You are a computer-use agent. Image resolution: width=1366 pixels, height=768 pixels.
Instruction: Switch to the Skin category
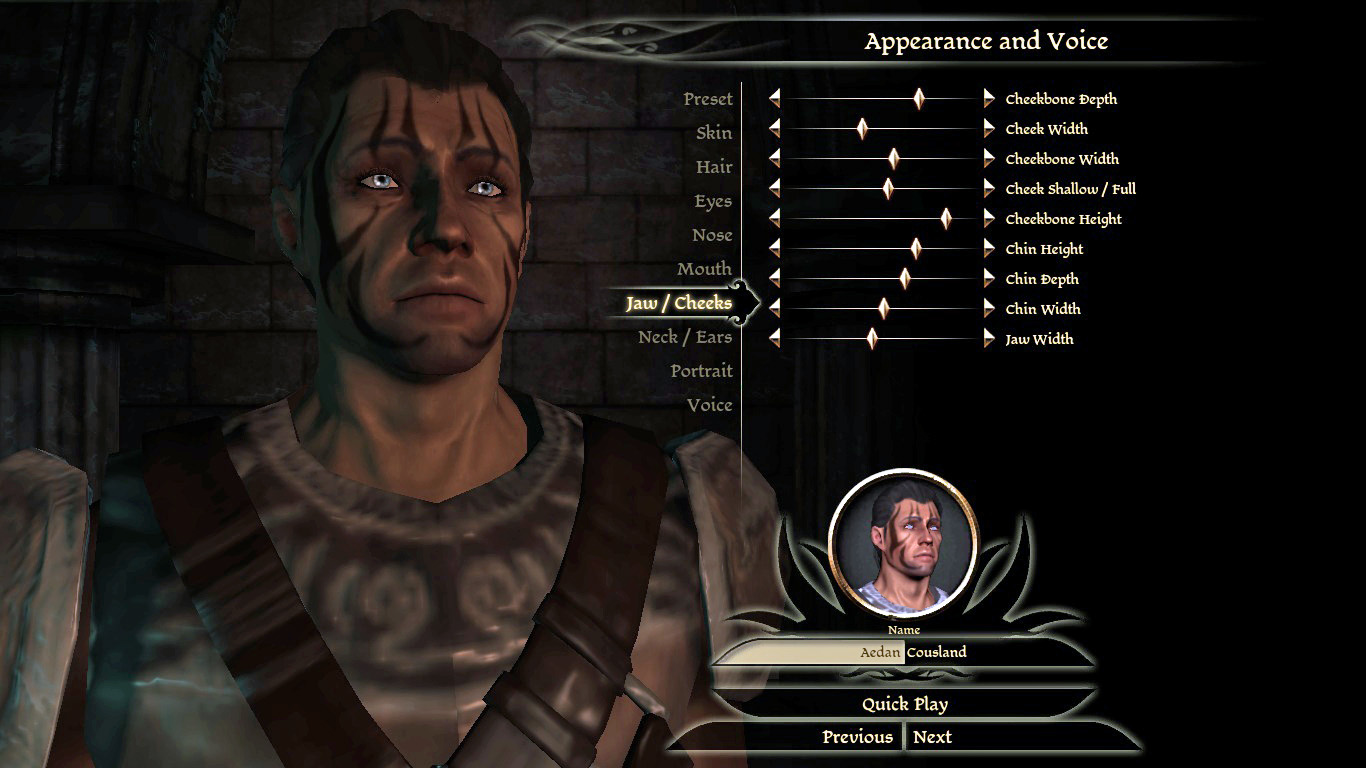714,133
